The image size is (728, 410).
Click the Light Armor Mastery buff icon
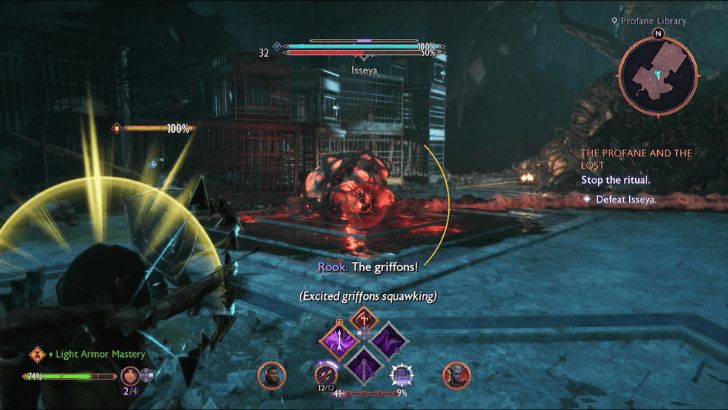tap(37, 354)
